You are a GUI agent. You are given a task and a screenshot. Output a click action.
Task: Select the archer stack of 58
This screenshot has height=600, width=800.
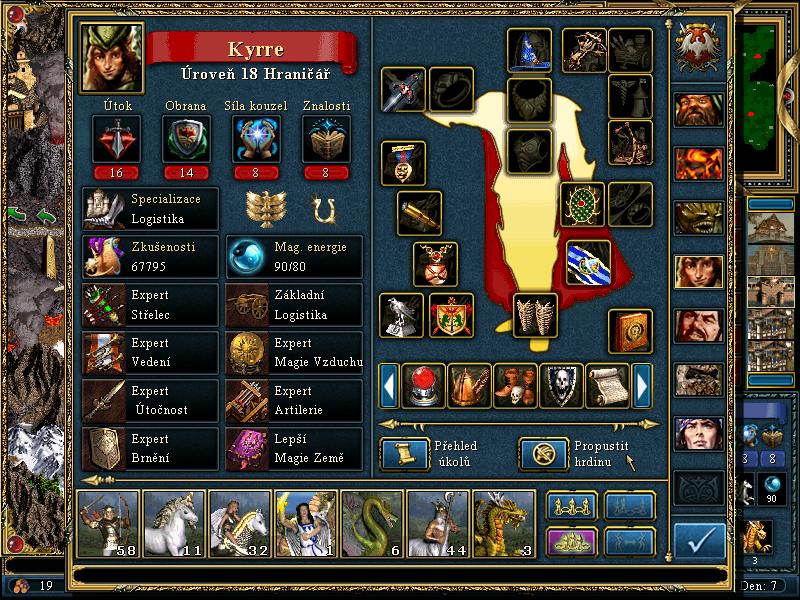coord(108,523)
